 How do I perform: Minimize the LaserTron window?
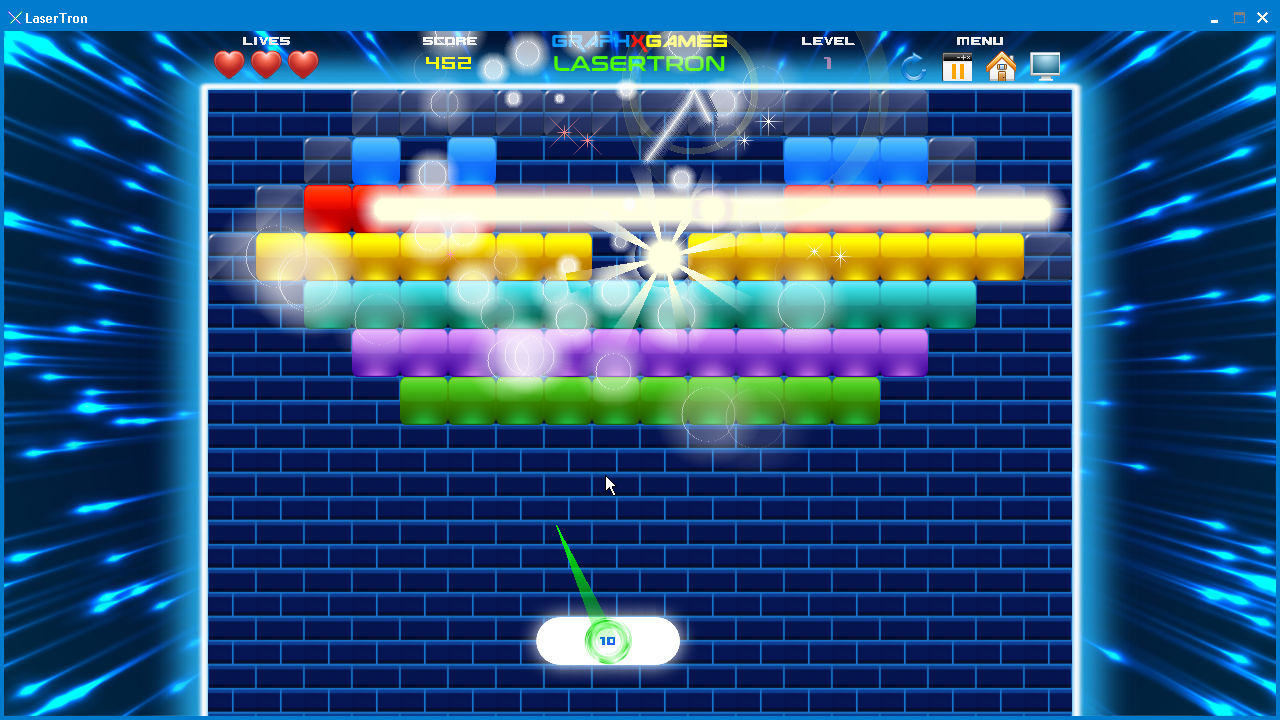(1214, 18)
